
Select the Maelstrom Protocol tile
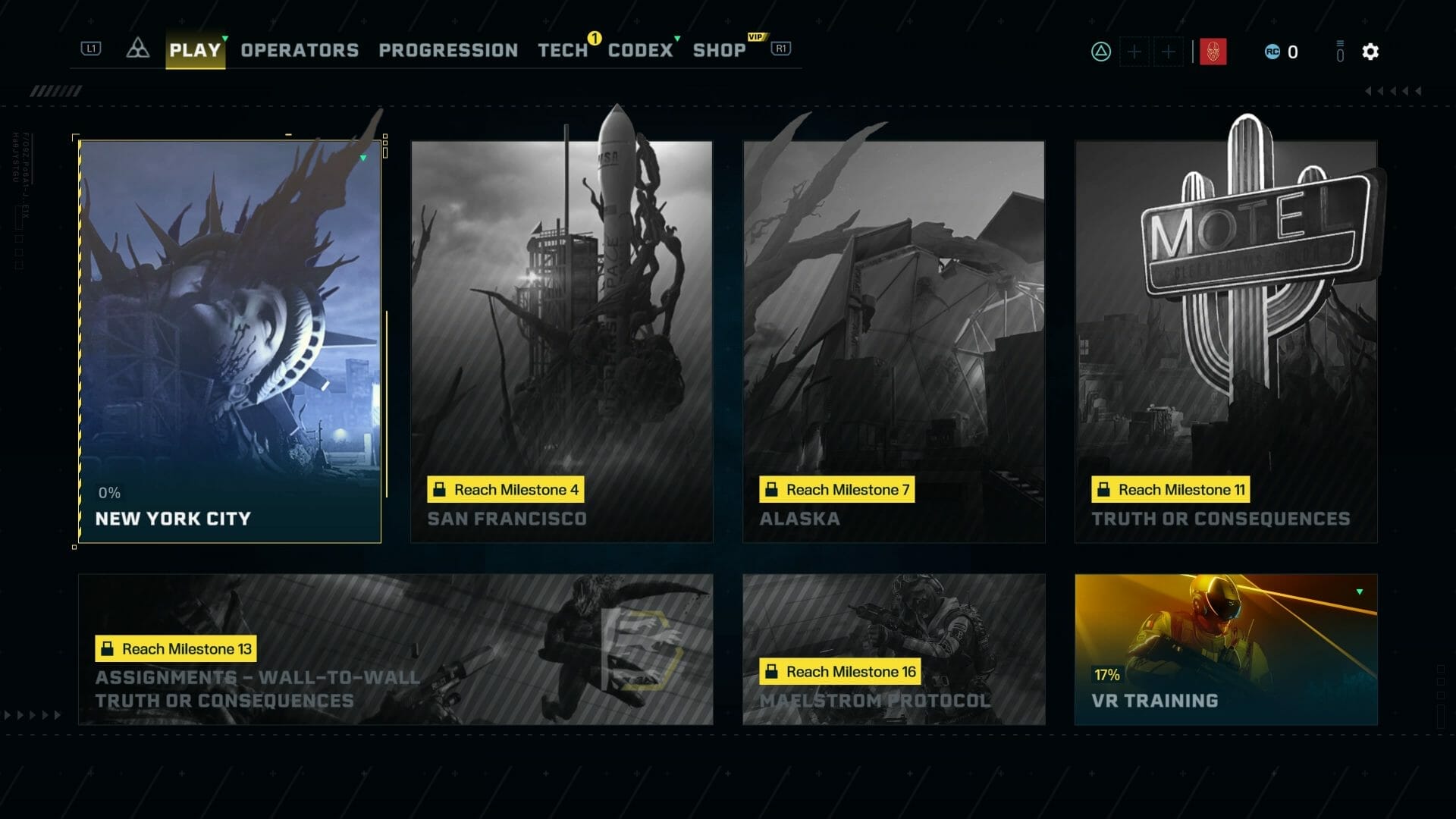point(893,649)
